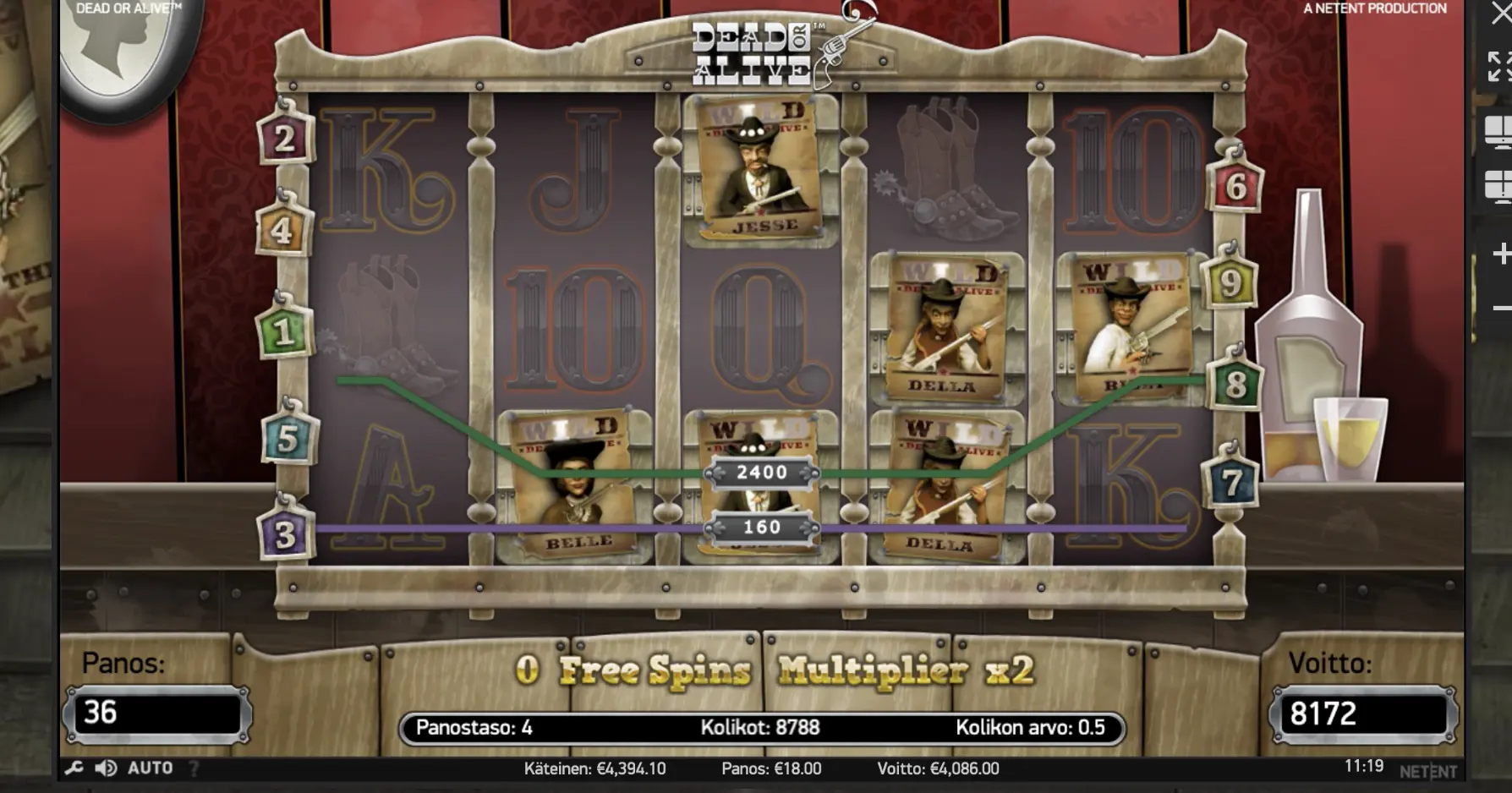
Task: Click the minus button on the side panel
Action: coord(1502,308)
